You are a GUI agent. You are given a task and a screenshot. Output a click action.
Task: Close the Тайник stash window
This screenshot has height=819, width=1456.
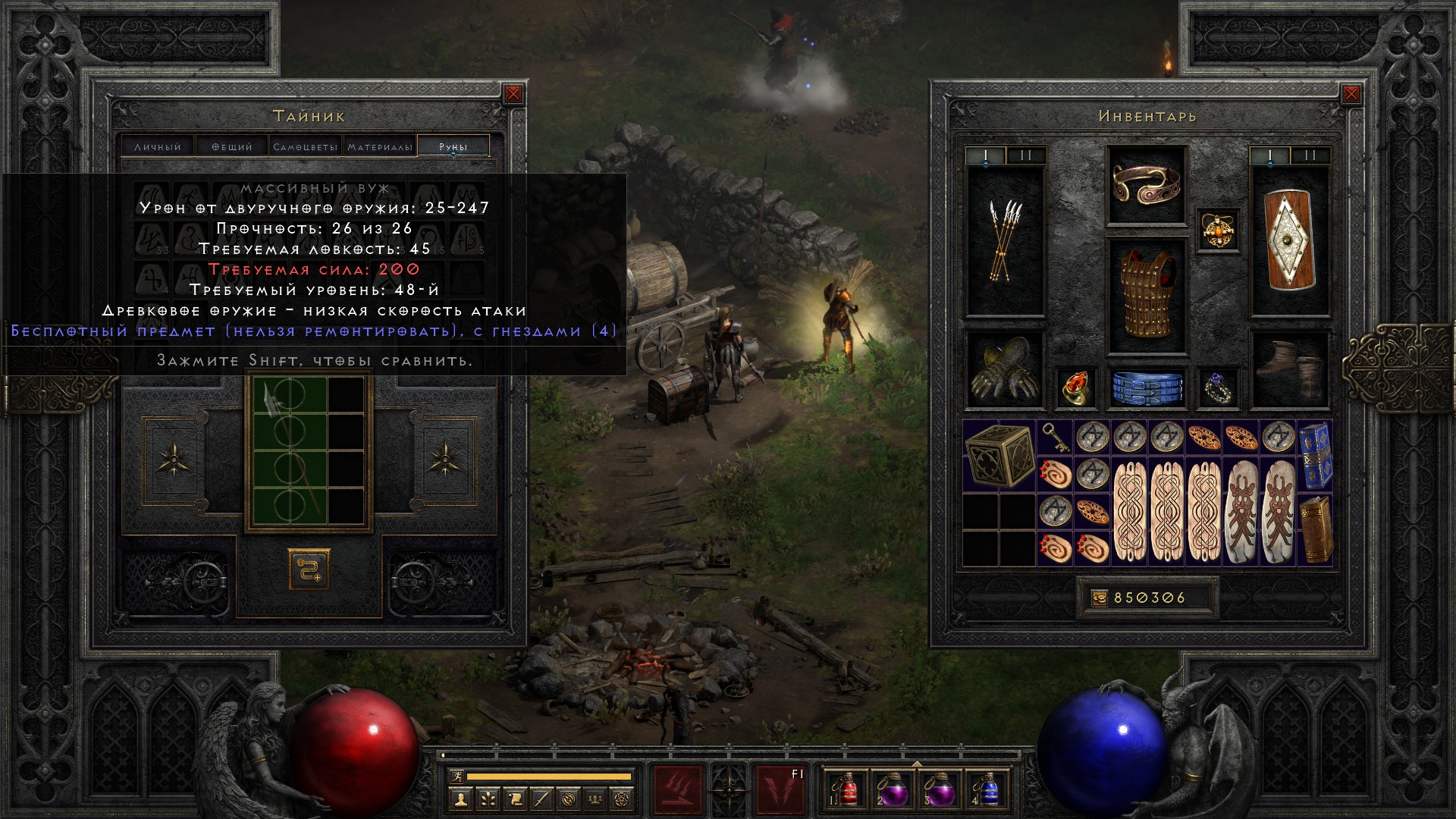point(513,94)
